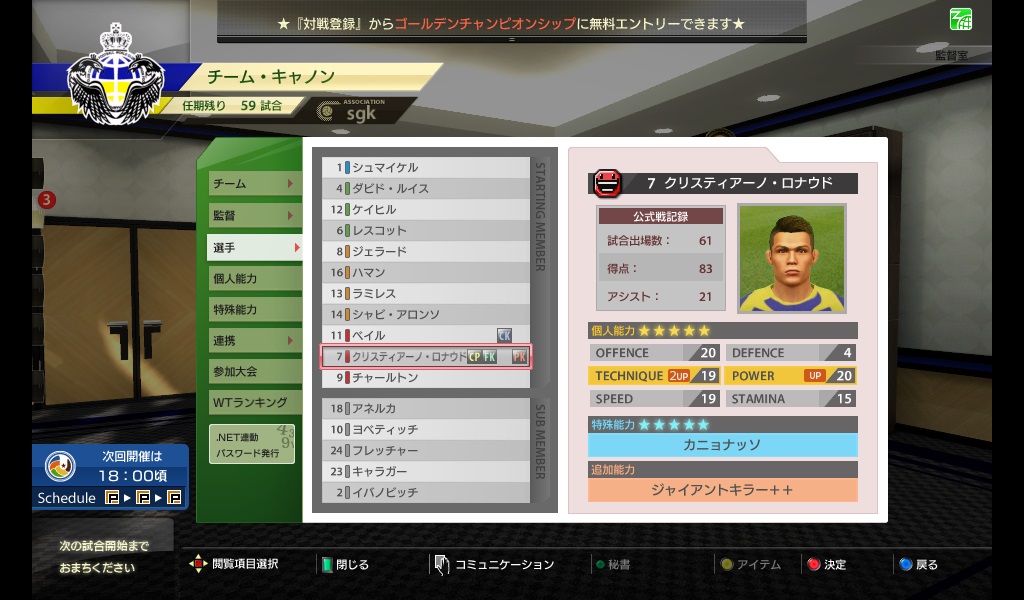Select player 11 ベイル row

click(426, 335)
